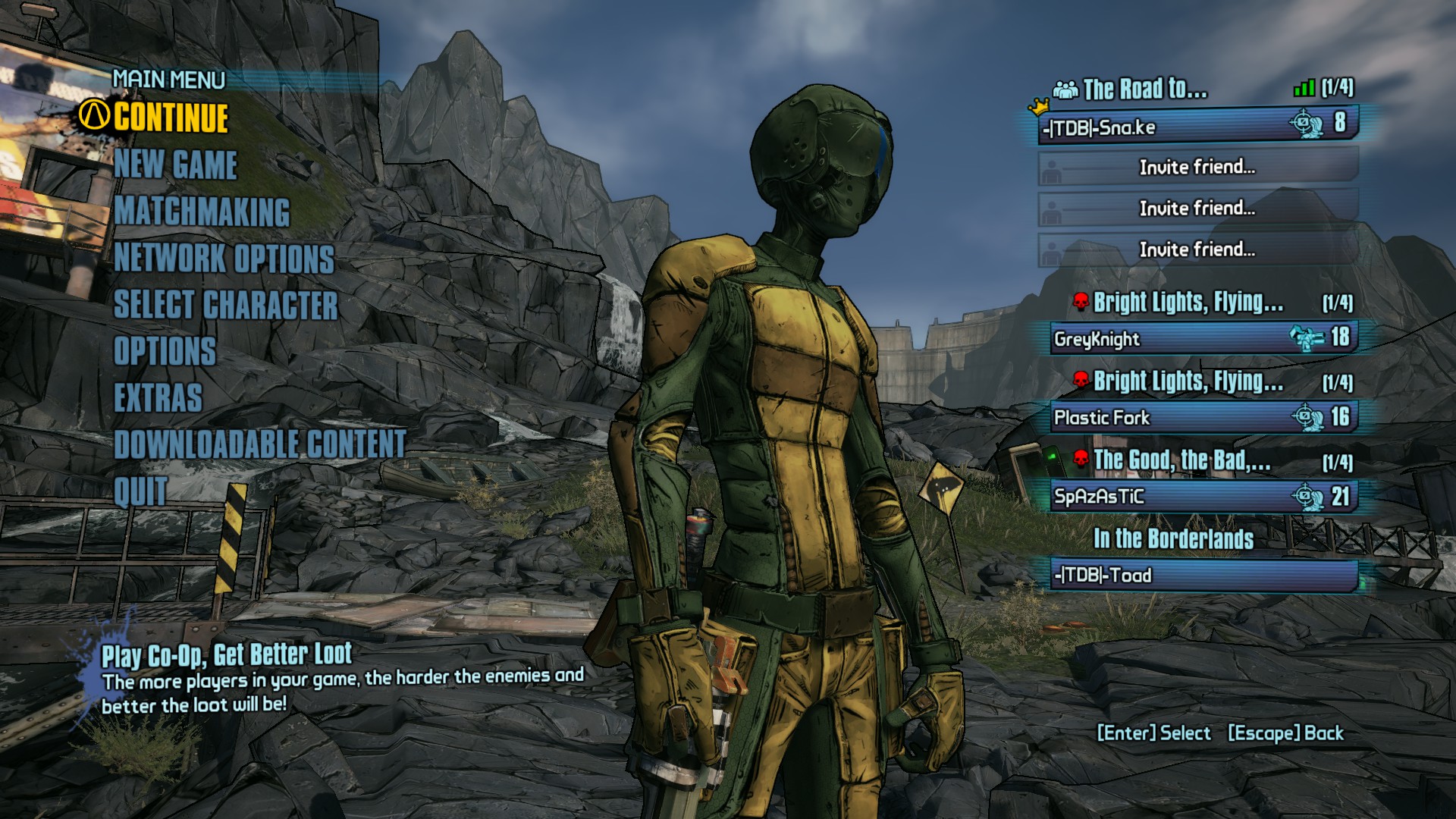Click the party group icon beside The Road to...
The image size is (1456, 819).
coord(1065,89)
